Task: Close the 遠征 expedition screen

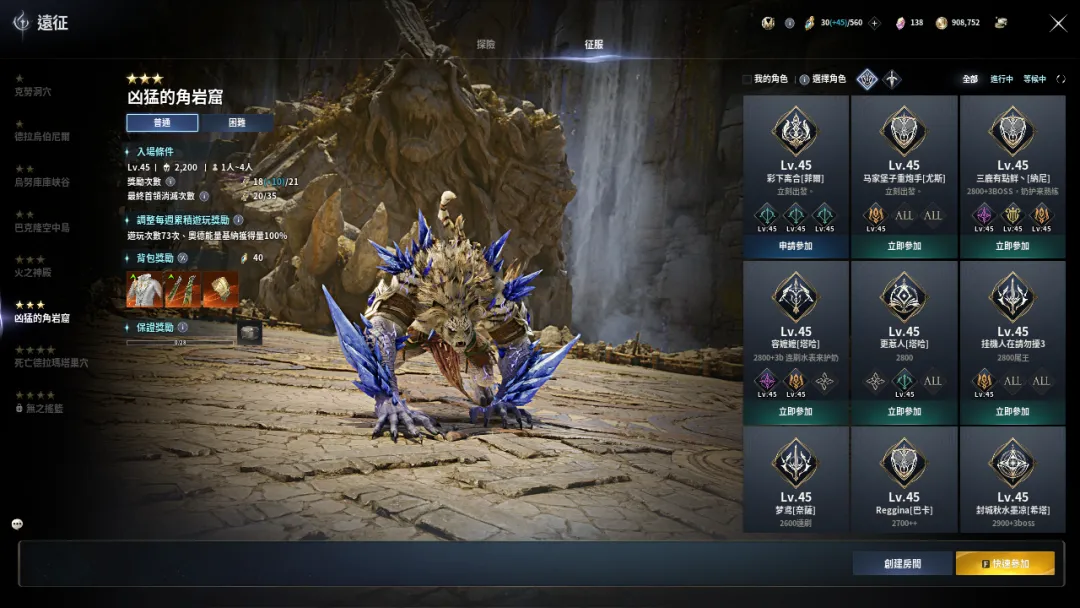Action: (1058, 23)
